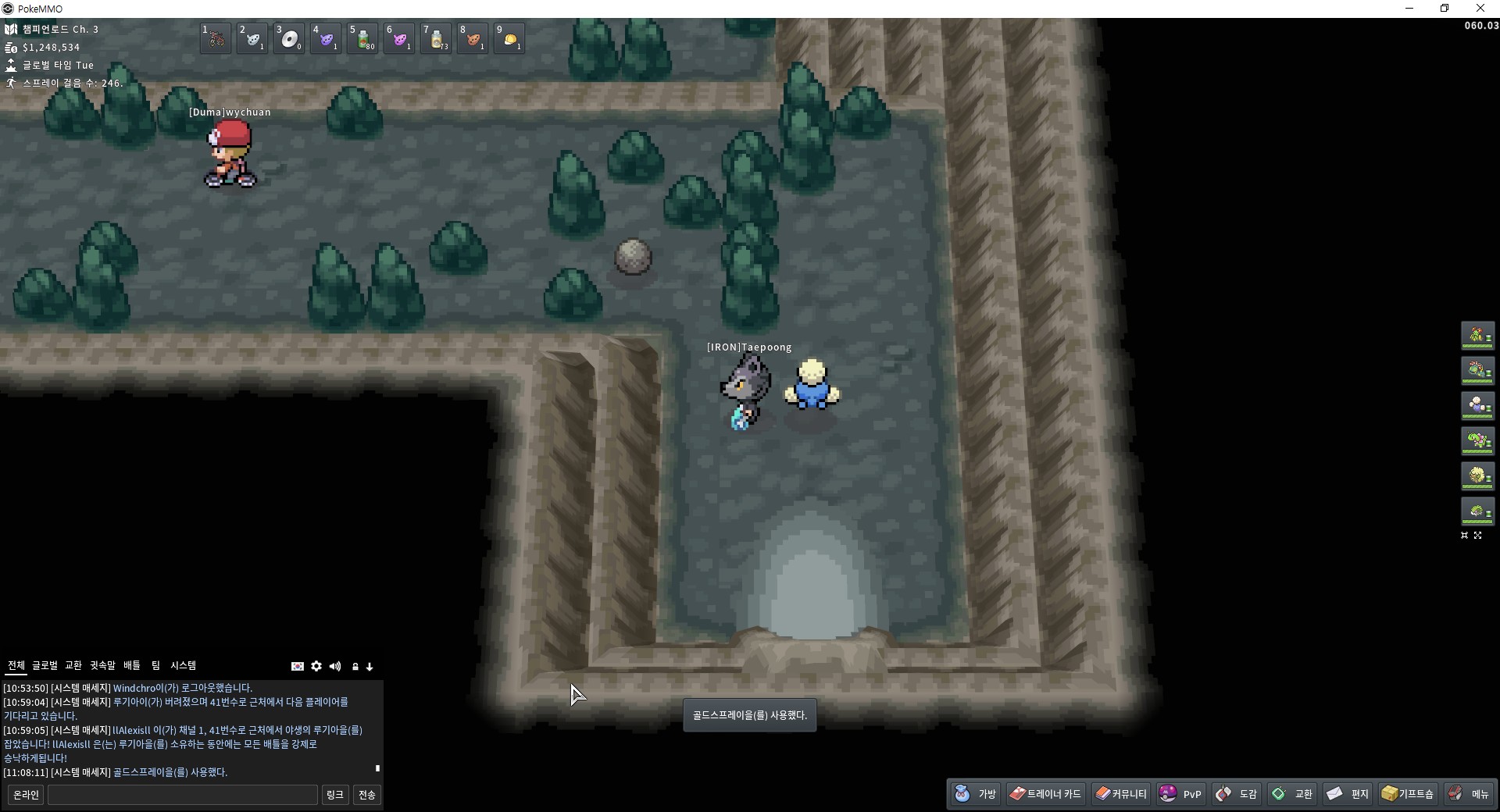This screenshot has height=812, width=1500.
Task: Open the 메뉴 main menu button
Action: pyautogui.click(x=1469, y=794)
